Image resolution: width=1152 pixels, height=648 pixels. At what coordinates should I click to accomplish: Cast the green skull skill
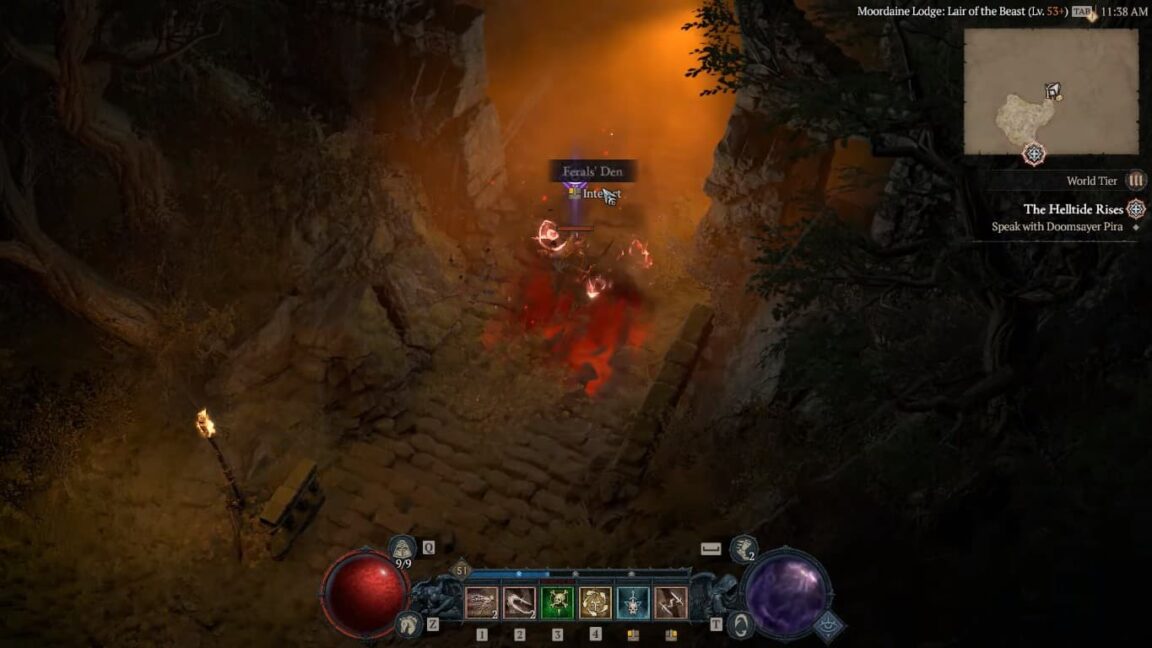pos(557,602)
